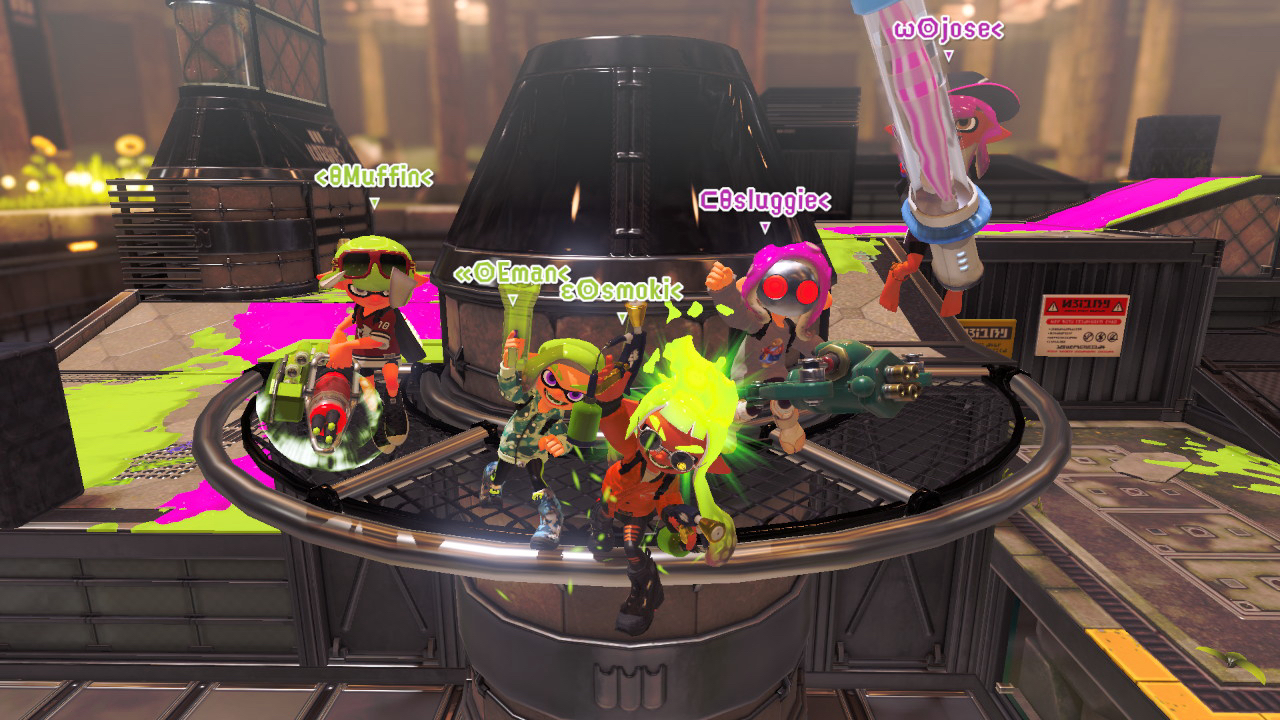1280x720 pixels.
Task: Click the Eman player name tag
Action: click(512, 273)
